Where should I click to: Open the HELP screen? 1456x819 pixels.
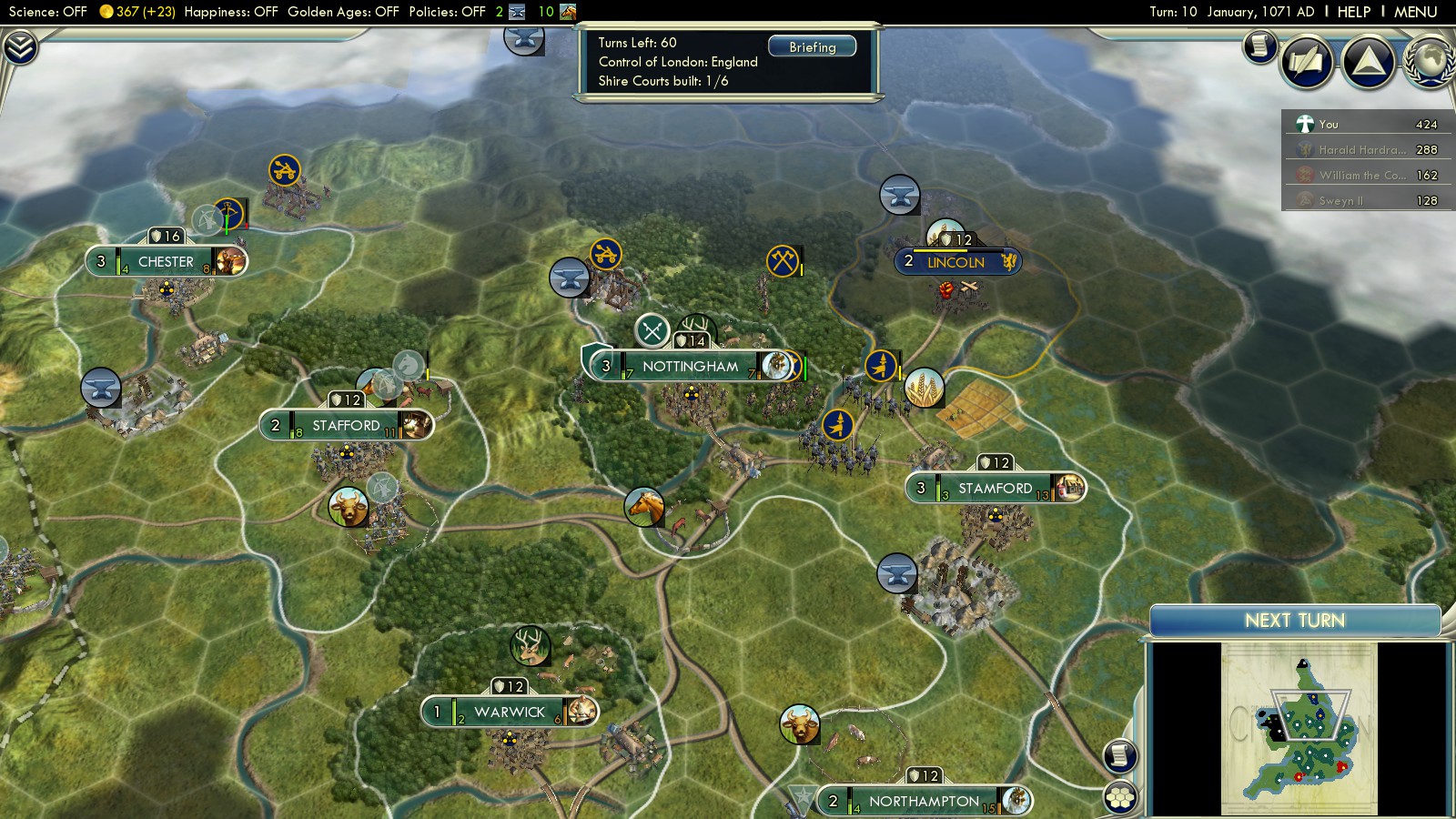click(x=1353, y=12)
